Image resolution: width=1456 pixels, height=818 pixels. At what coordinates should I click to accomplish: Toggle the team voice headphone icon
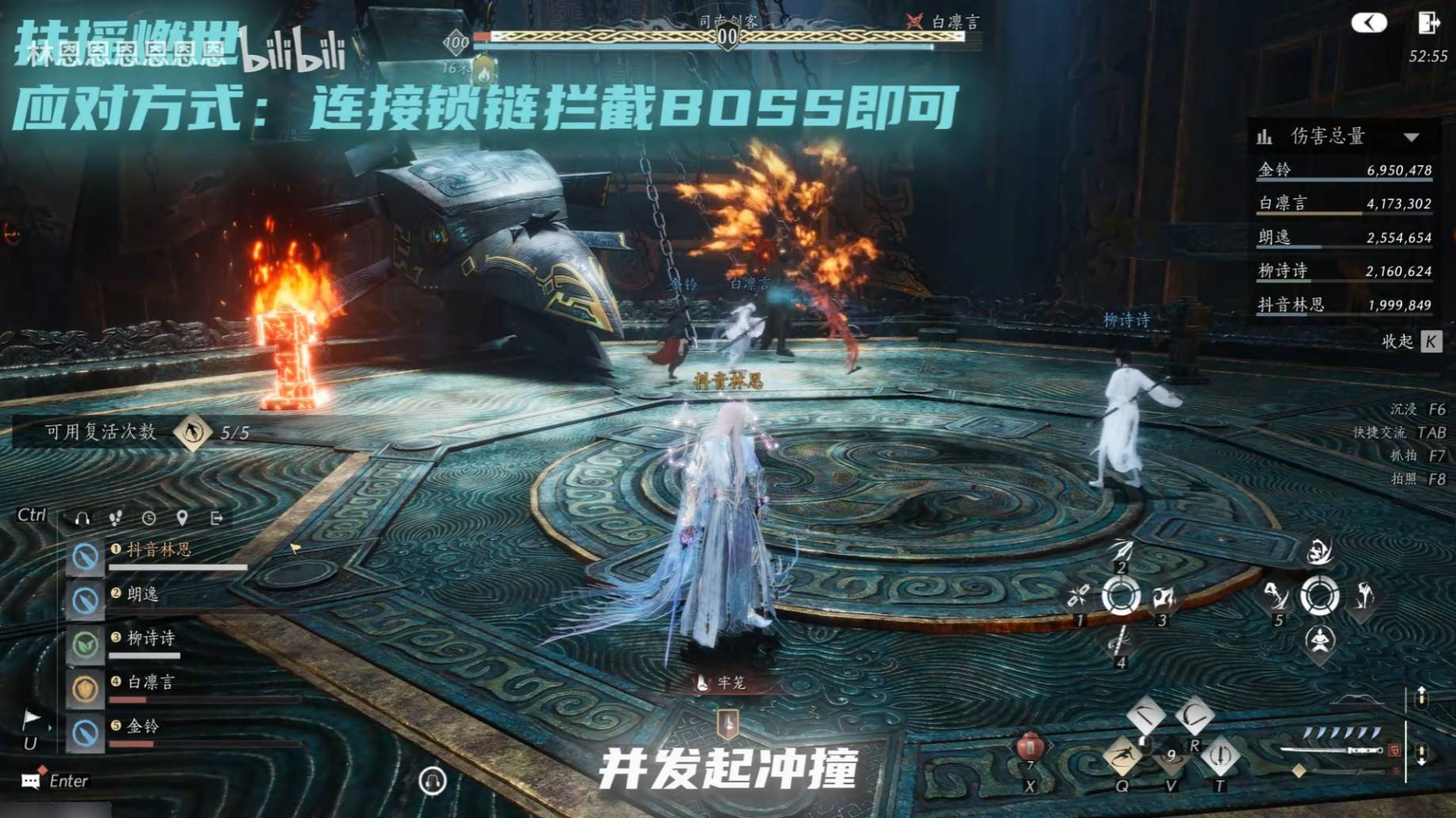coord(82,518)
